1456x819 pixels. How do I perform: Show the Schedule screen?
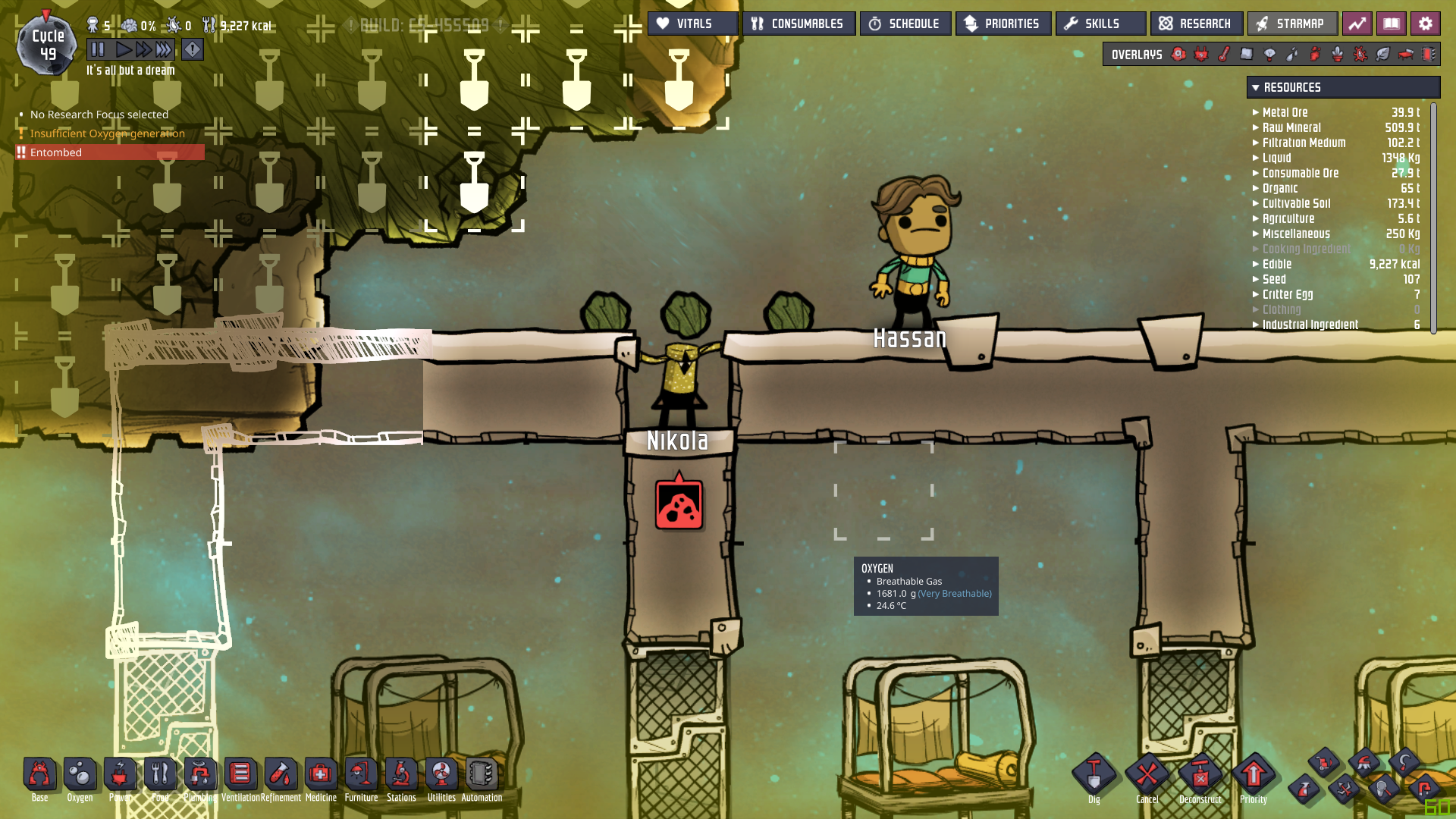point(905,24)
